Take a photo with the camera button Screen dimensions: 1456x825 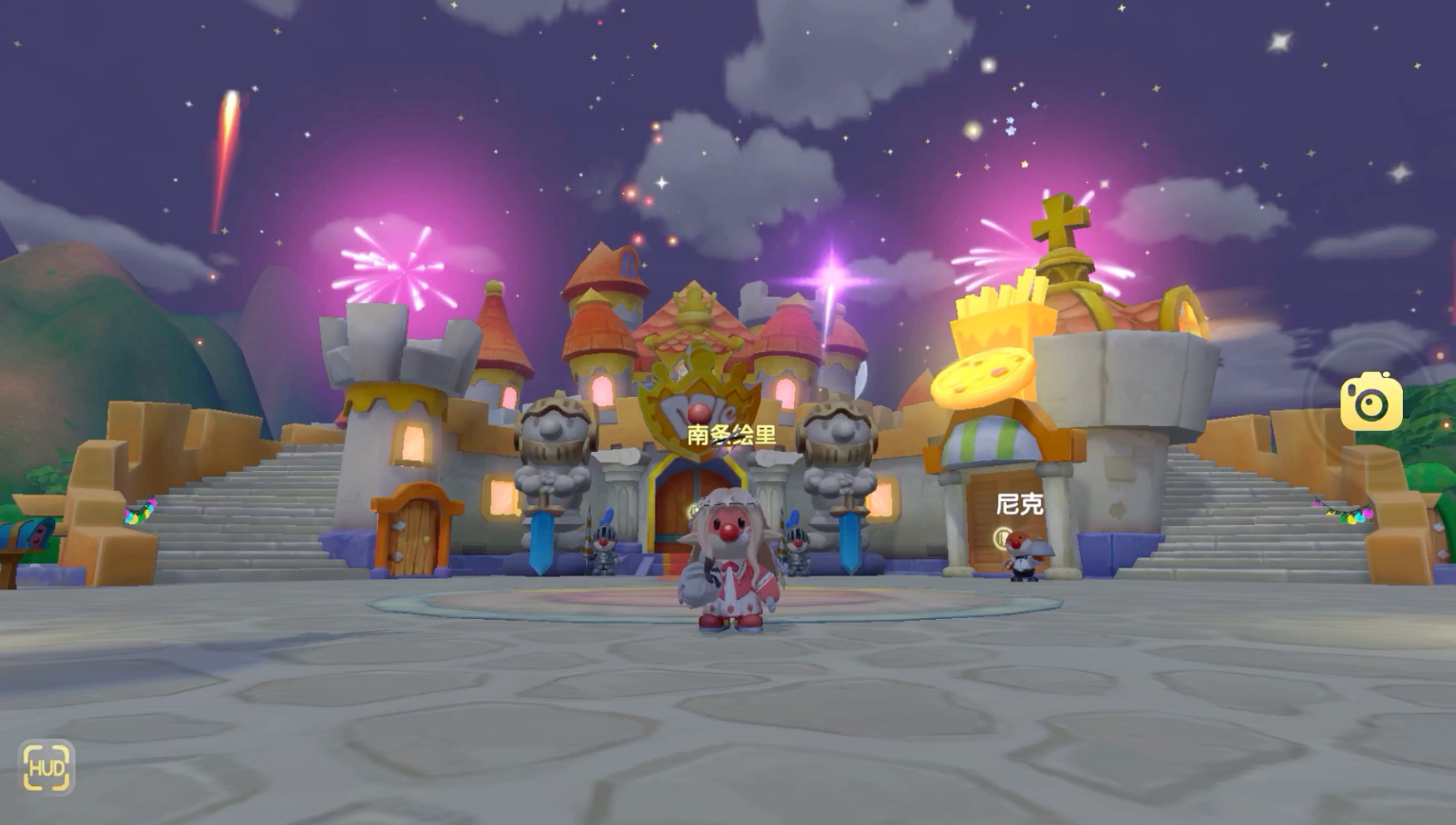coord(1371,403)
